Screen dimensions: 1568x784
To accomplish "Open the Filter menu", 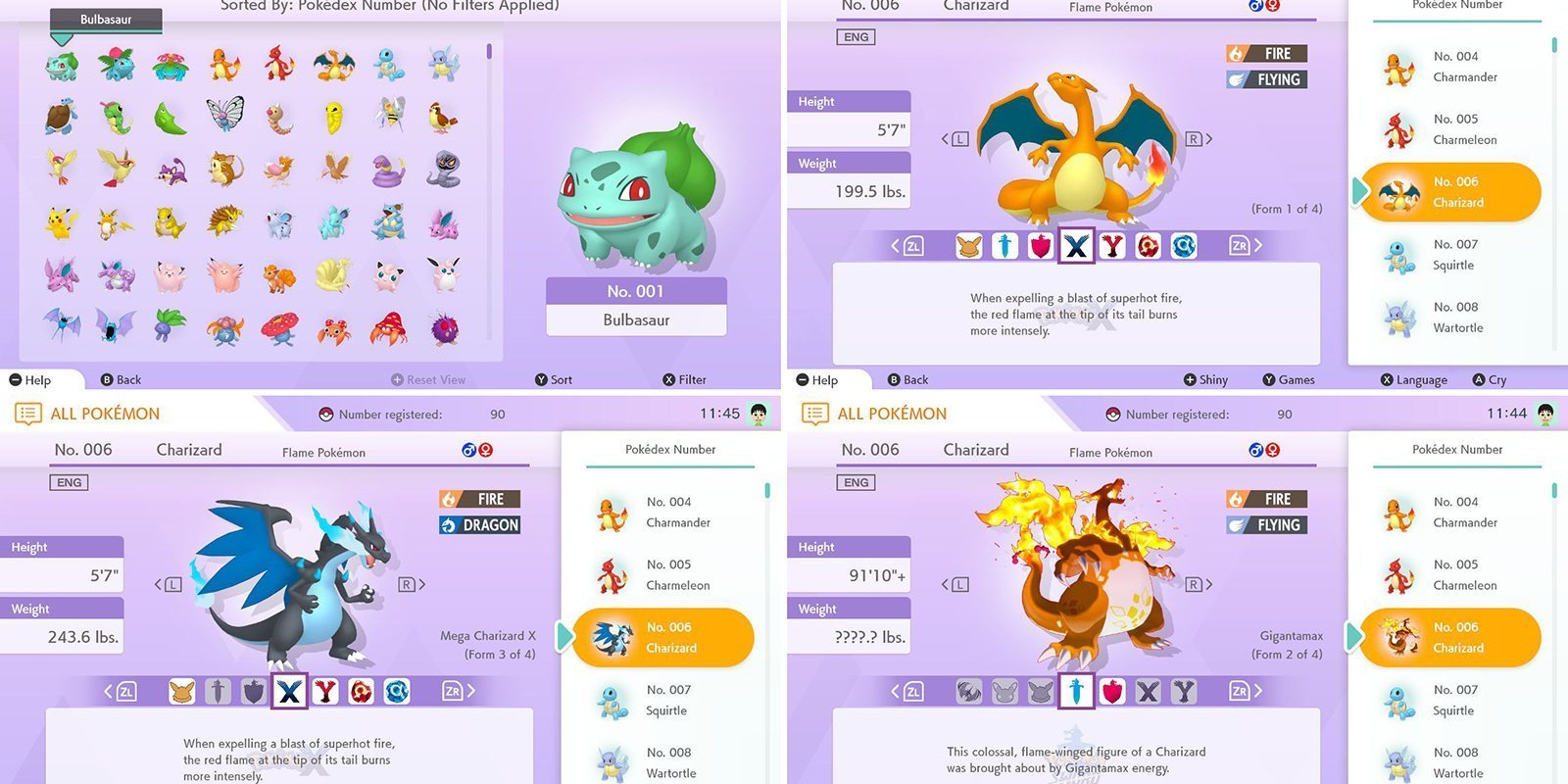I will point(686,379).
